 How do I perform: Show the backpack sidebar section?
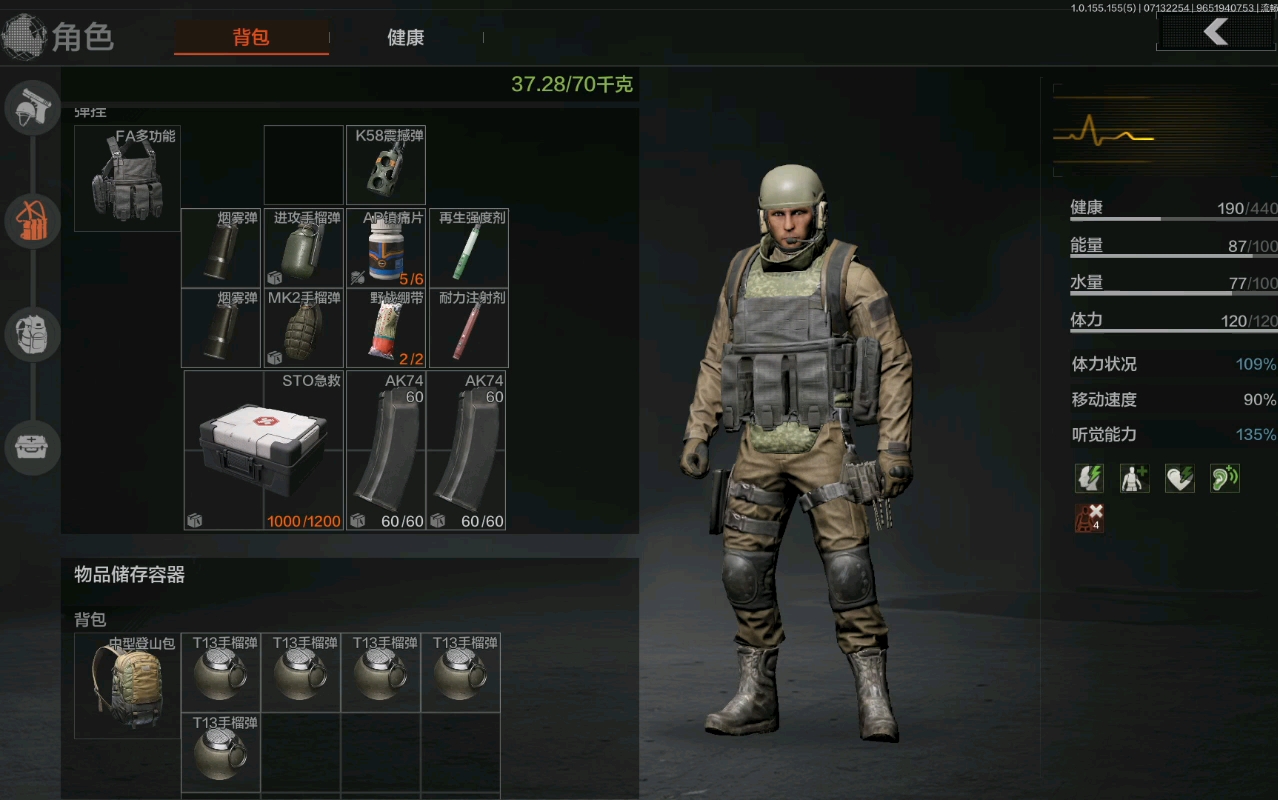point(33,334)
